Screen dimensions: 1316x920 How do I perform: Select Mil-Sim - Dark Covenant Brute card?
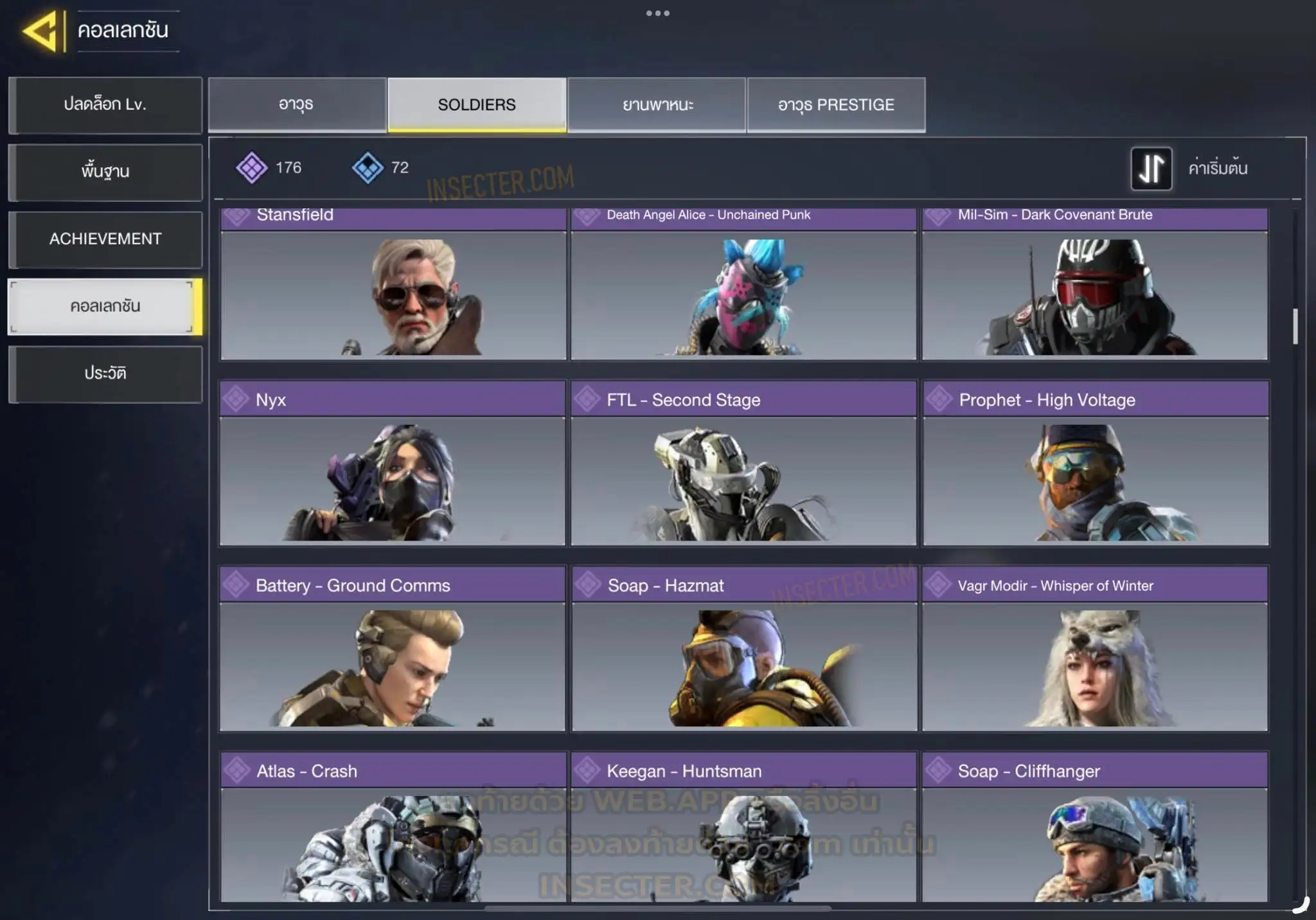(1095, 289)
